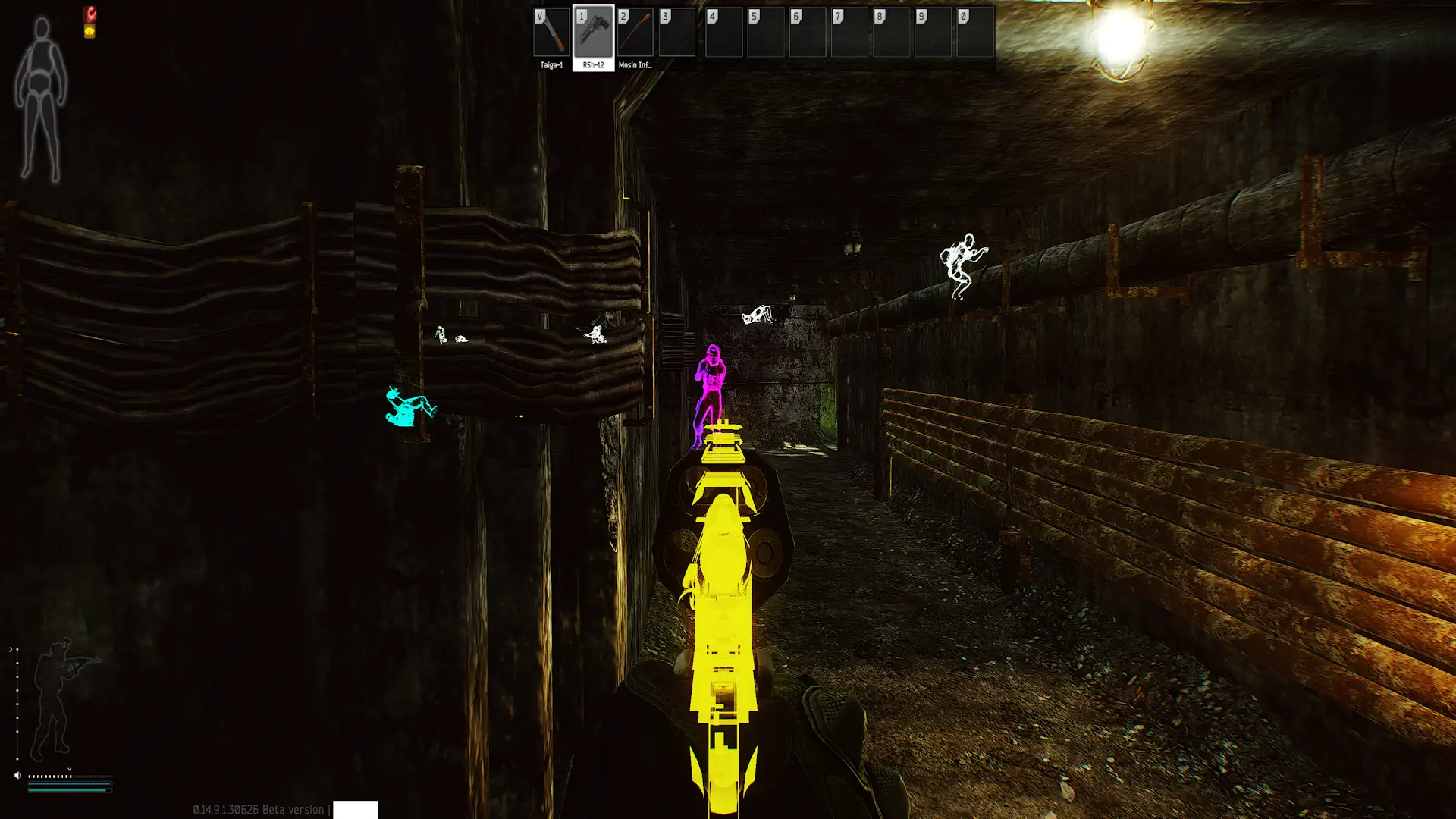Click the downward chevron below the stance figure
This screenshot has height=819, width=1456.
click(69, 768)
